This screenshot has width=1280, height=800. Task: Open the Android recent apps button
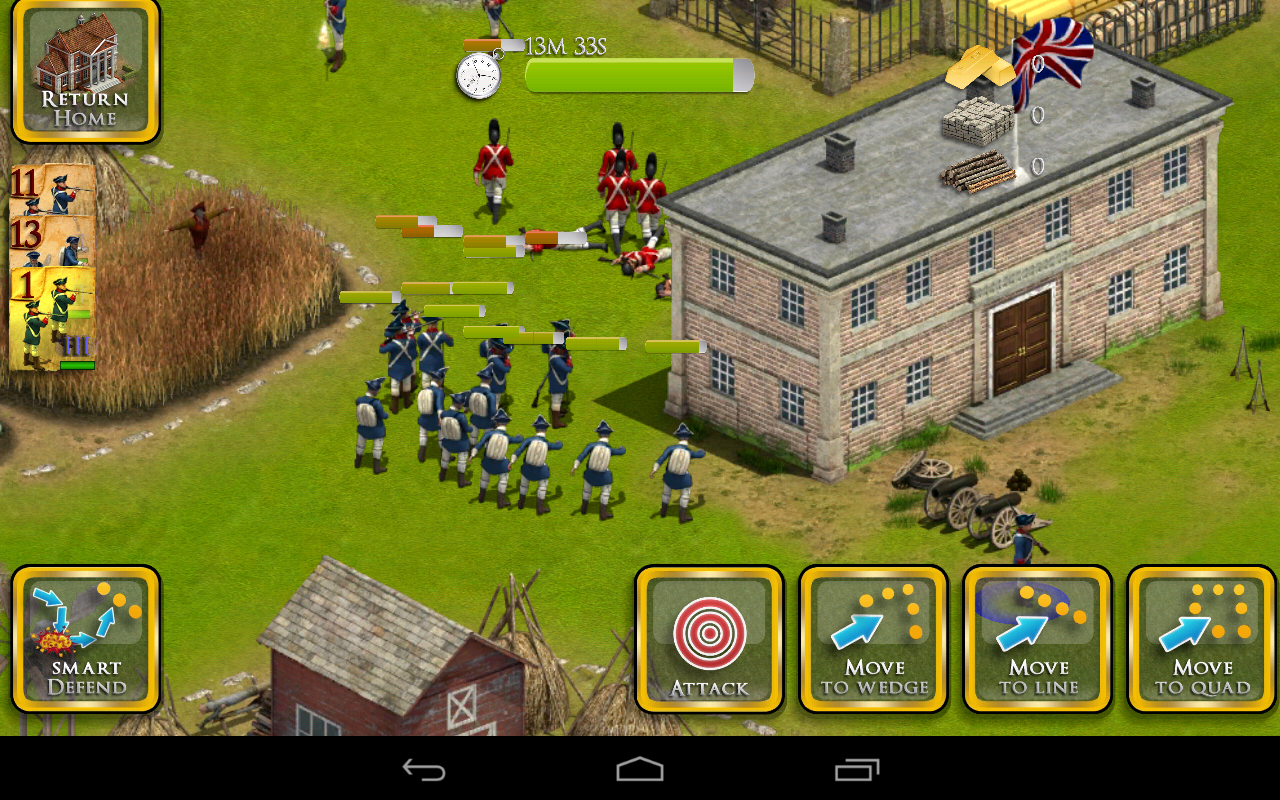pos(855,770)
